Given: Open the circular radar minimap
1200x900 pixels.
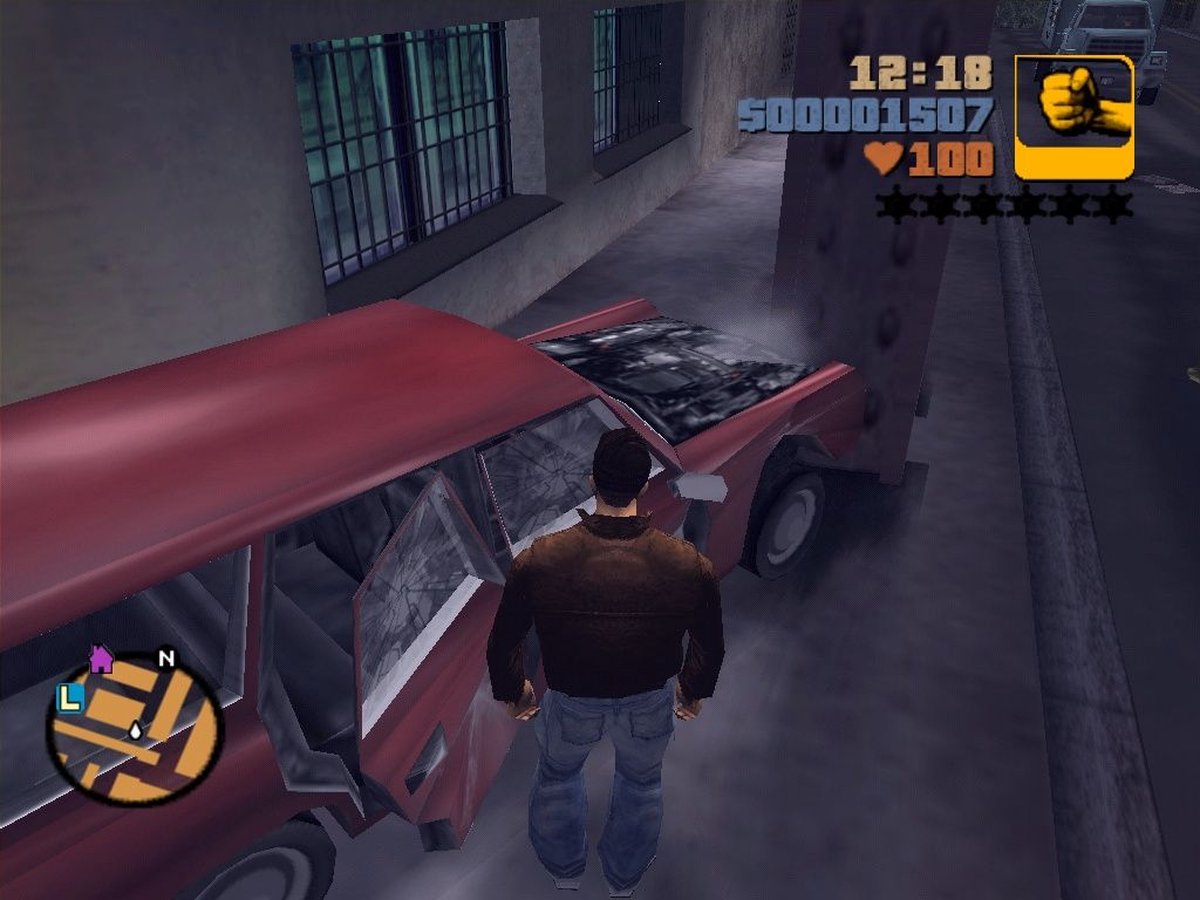Looking at the screenshot, I should 133,730.
